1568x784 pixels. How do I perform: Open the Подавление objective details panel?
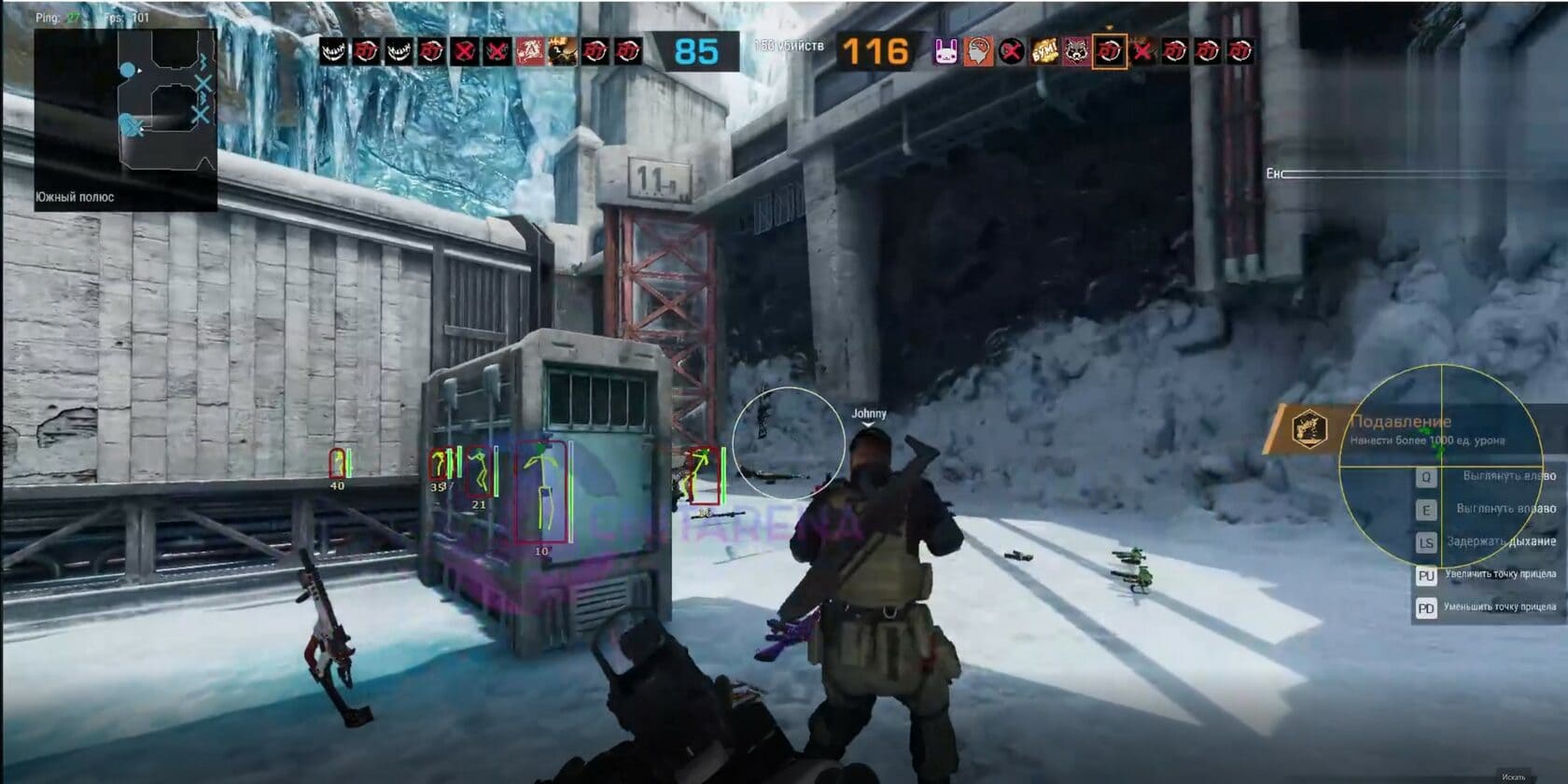click(1409, 423)
